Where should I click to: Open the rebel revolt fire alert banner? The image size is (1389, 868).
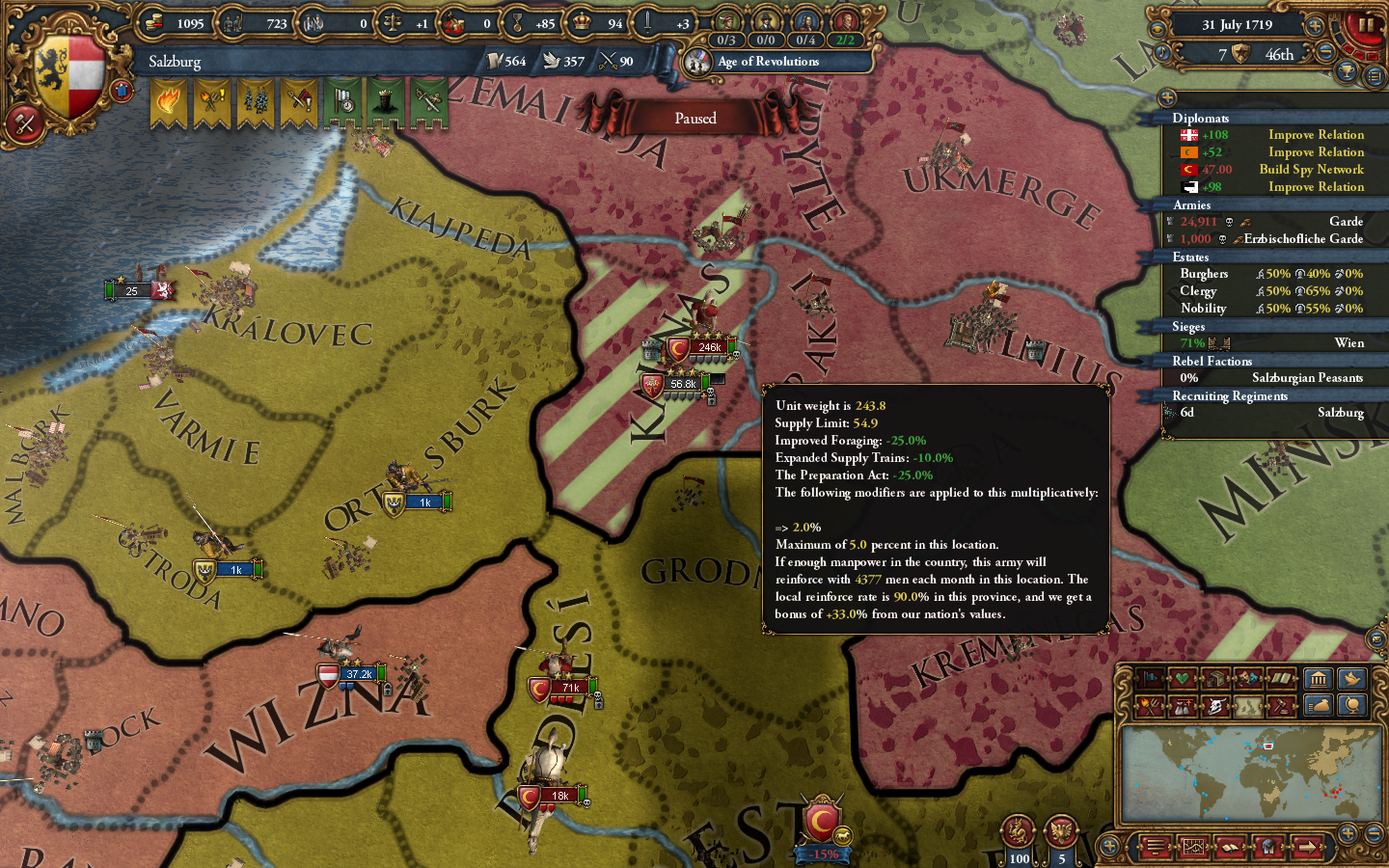(x=168, y=101)
